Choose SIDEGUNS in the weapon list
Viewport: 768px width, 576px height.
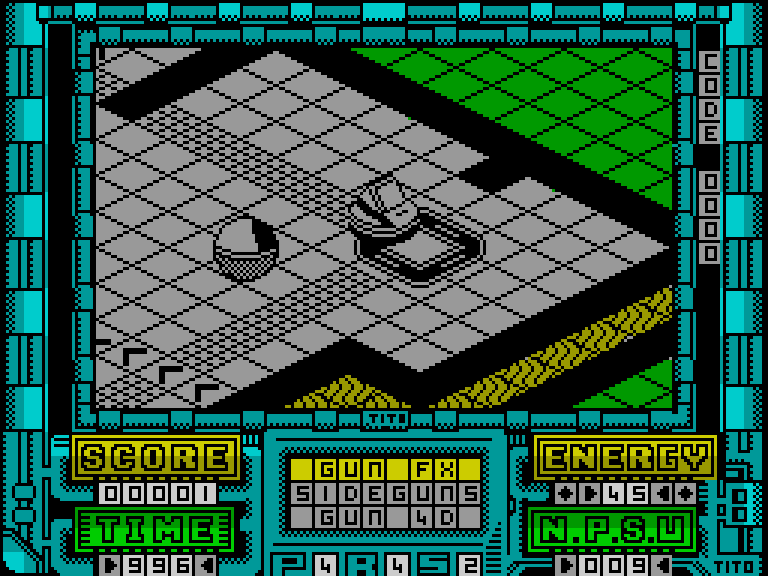coord(385,493)
